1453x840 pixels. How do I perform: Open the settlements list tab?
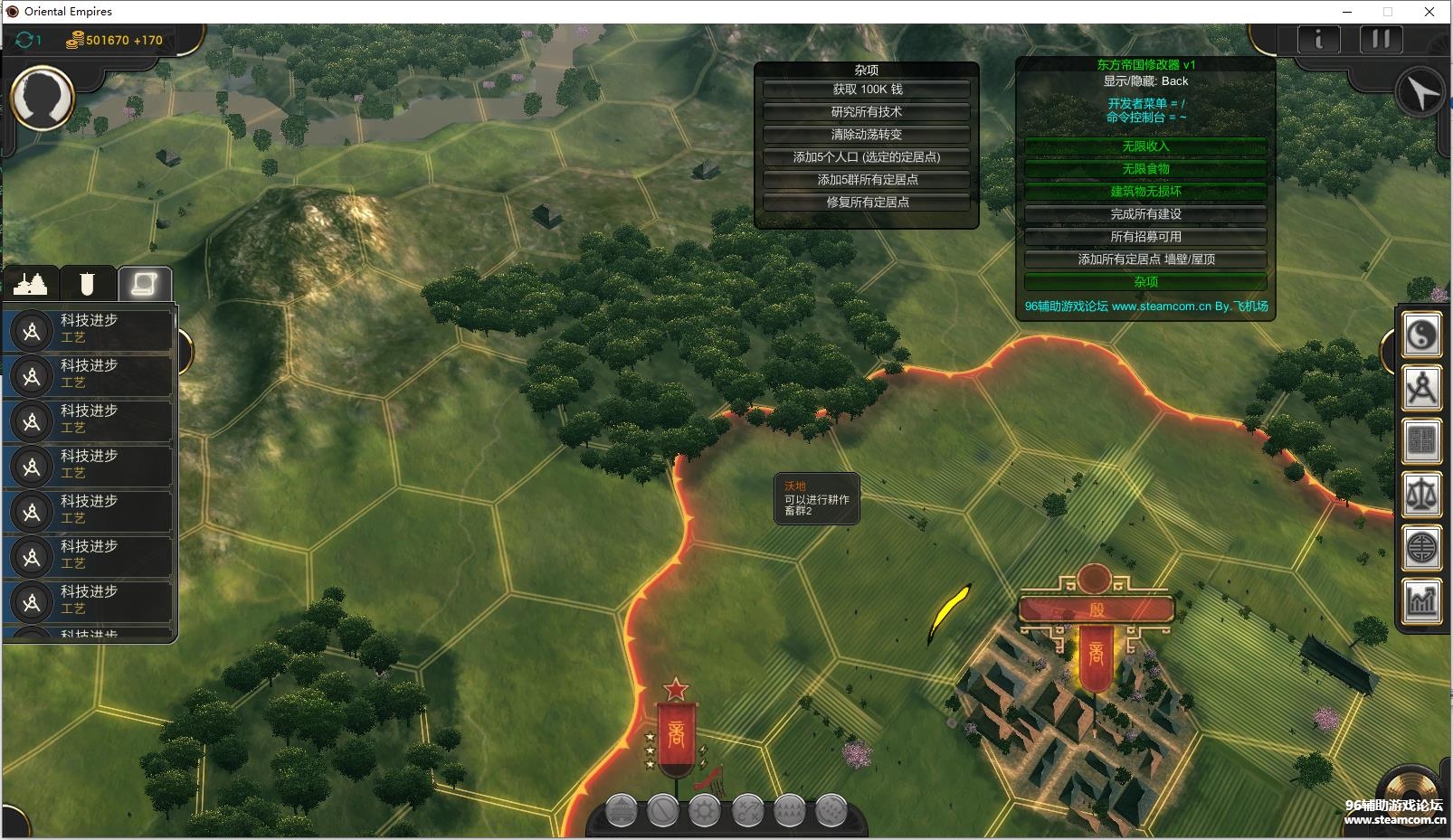pyautogui.click(x=31, y=284)
